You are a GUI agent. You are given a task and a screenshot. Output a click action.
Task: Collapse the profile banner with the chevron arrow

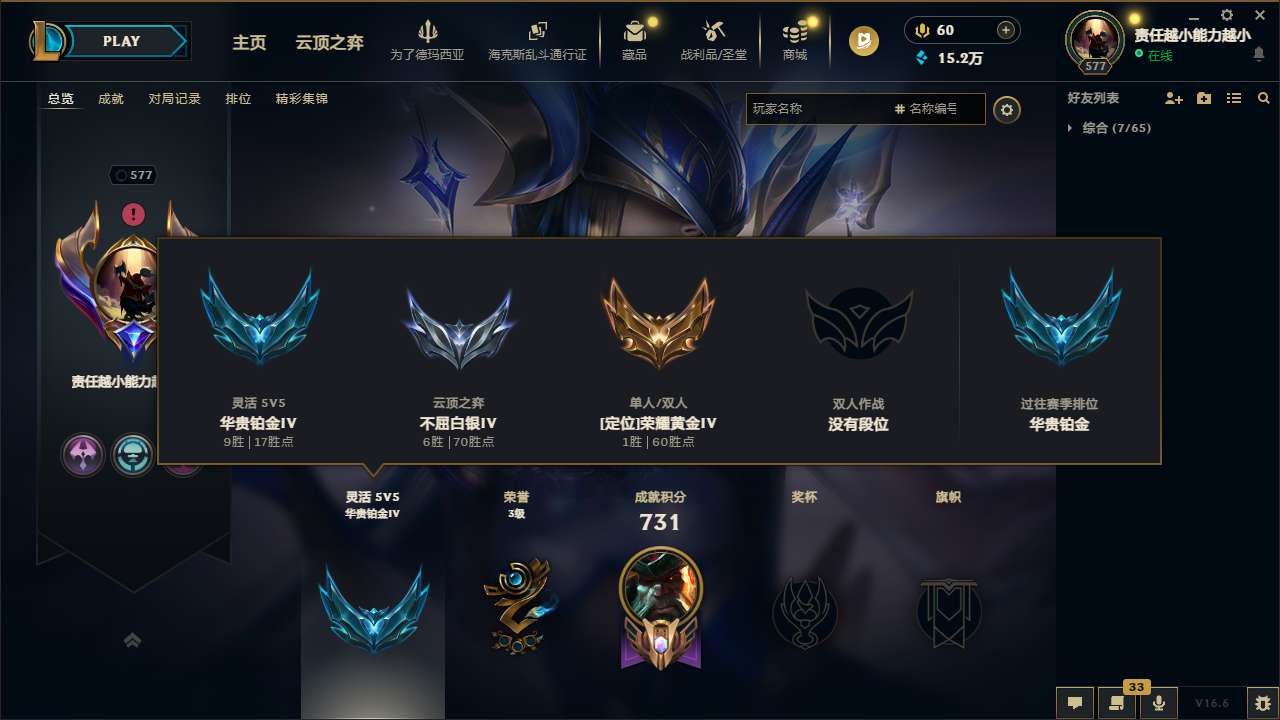coord(133,640)
